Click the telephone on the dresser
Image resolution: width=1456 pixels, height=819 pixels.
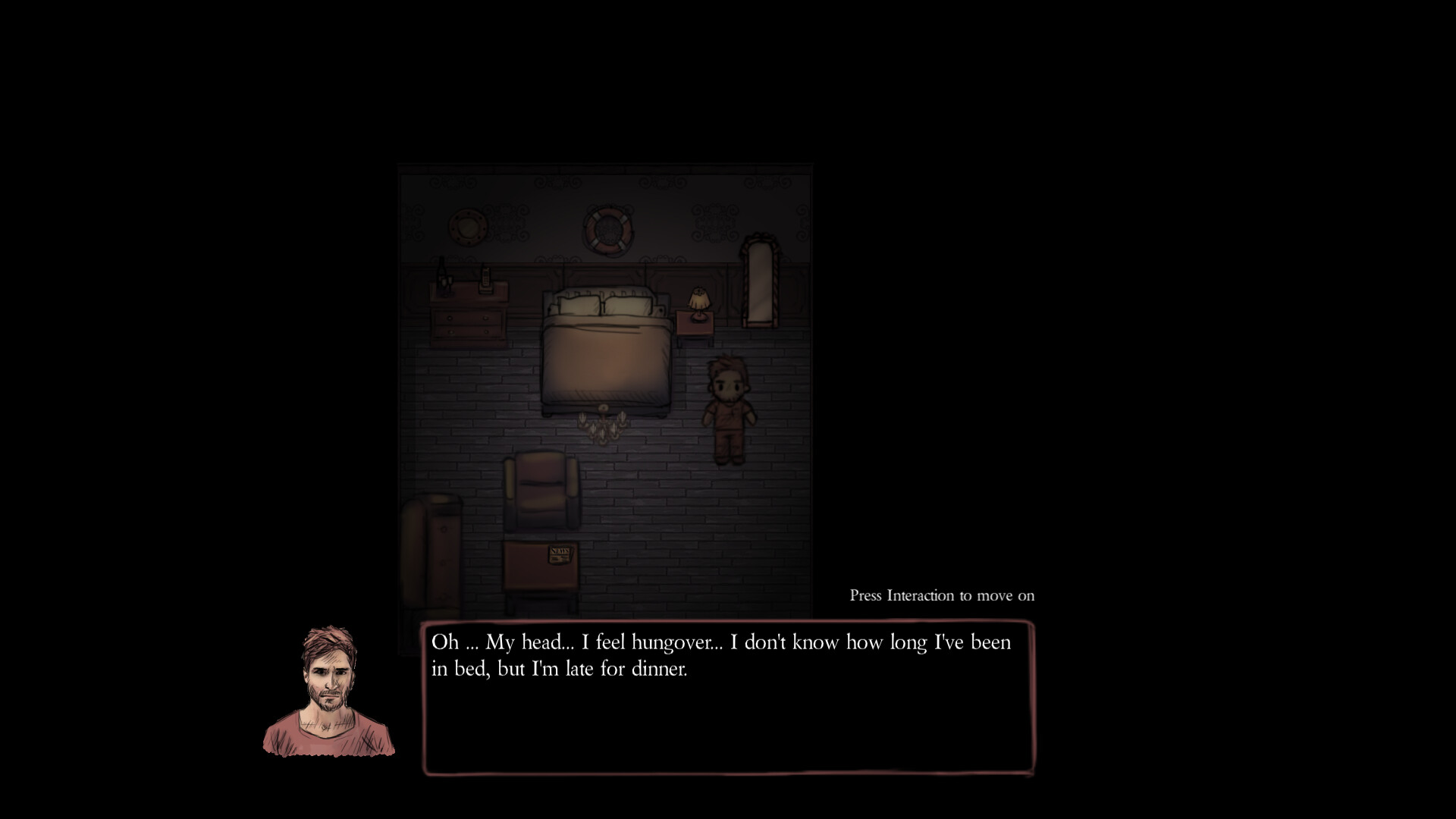click(x=486, y=280)
